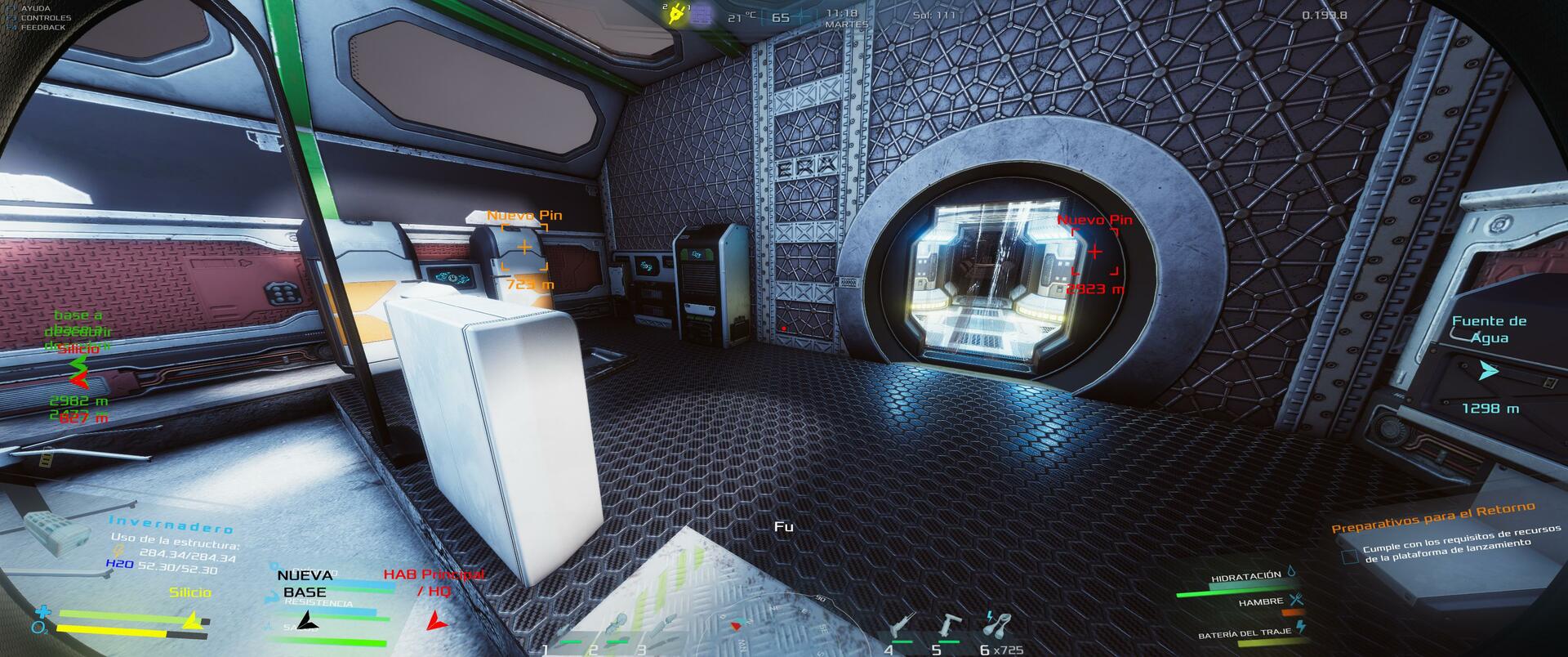
Task: Select the NUEVA BASE waypoint arrow
Action: pyautogui.click(x=306, y=620)
